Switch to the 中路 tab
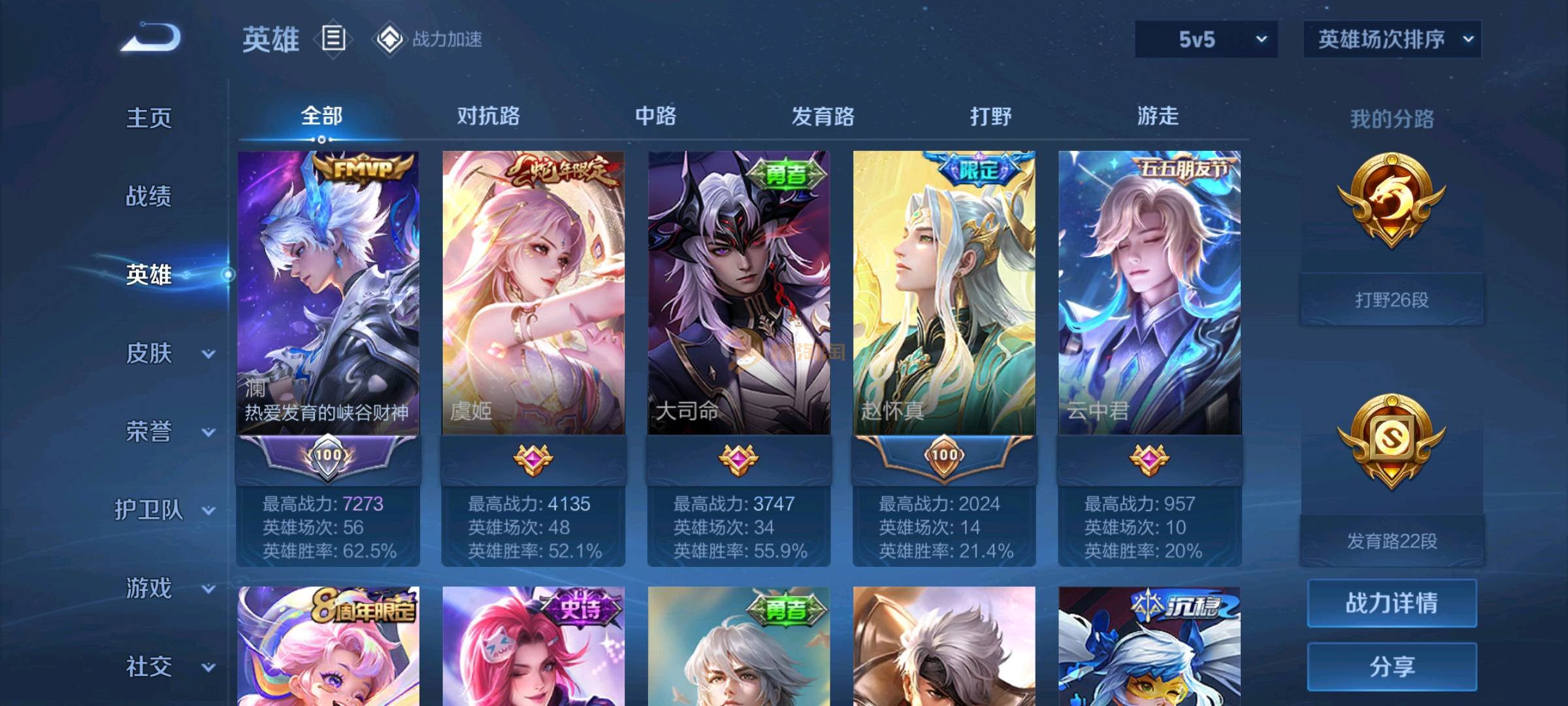This screenshot has width=1568, height=706. coord(655,116)
